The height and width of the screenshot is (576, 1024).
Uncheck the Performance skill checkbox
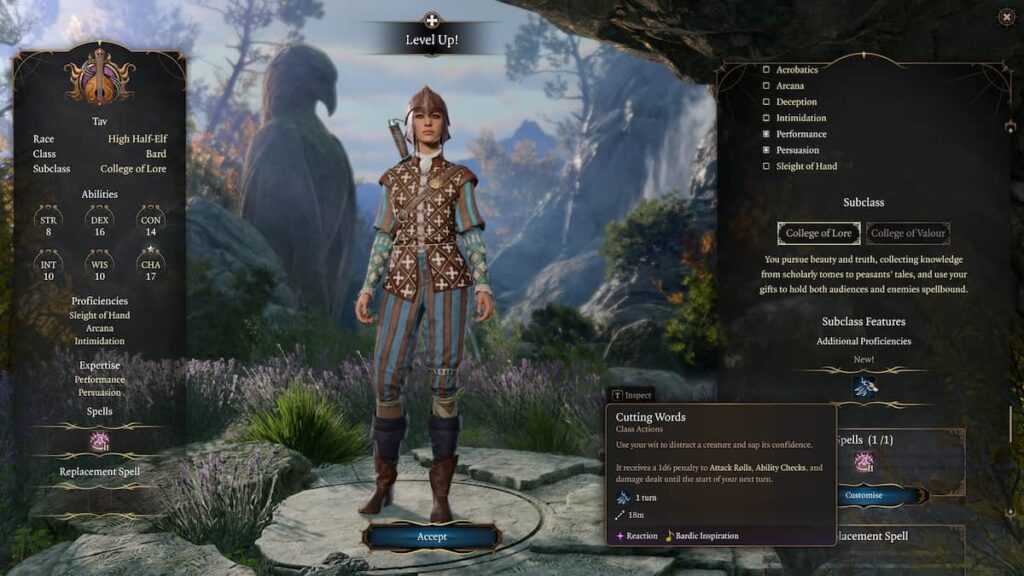pyautogui.click(x=767, y=134)
